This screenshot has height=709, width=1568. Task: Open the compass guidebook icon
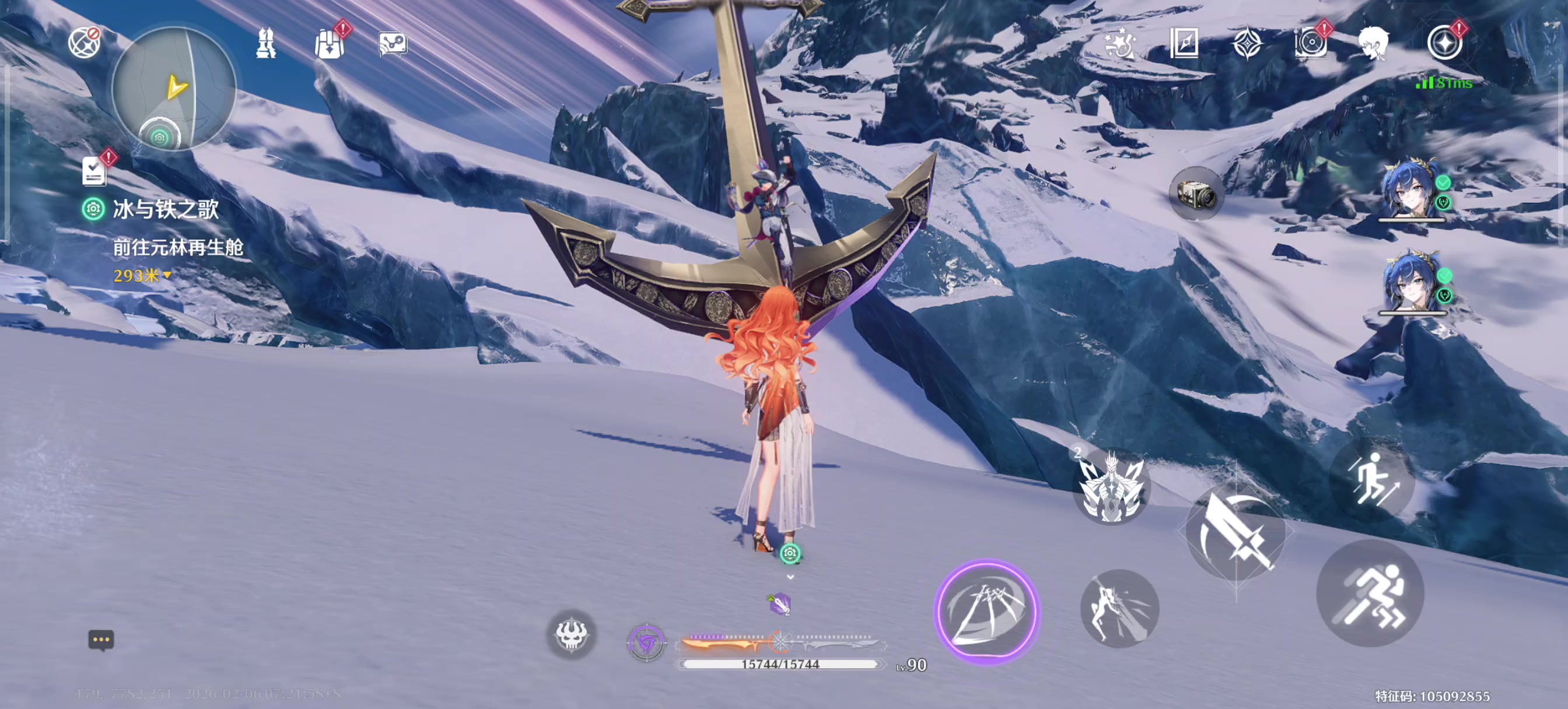pos(1184,43)
